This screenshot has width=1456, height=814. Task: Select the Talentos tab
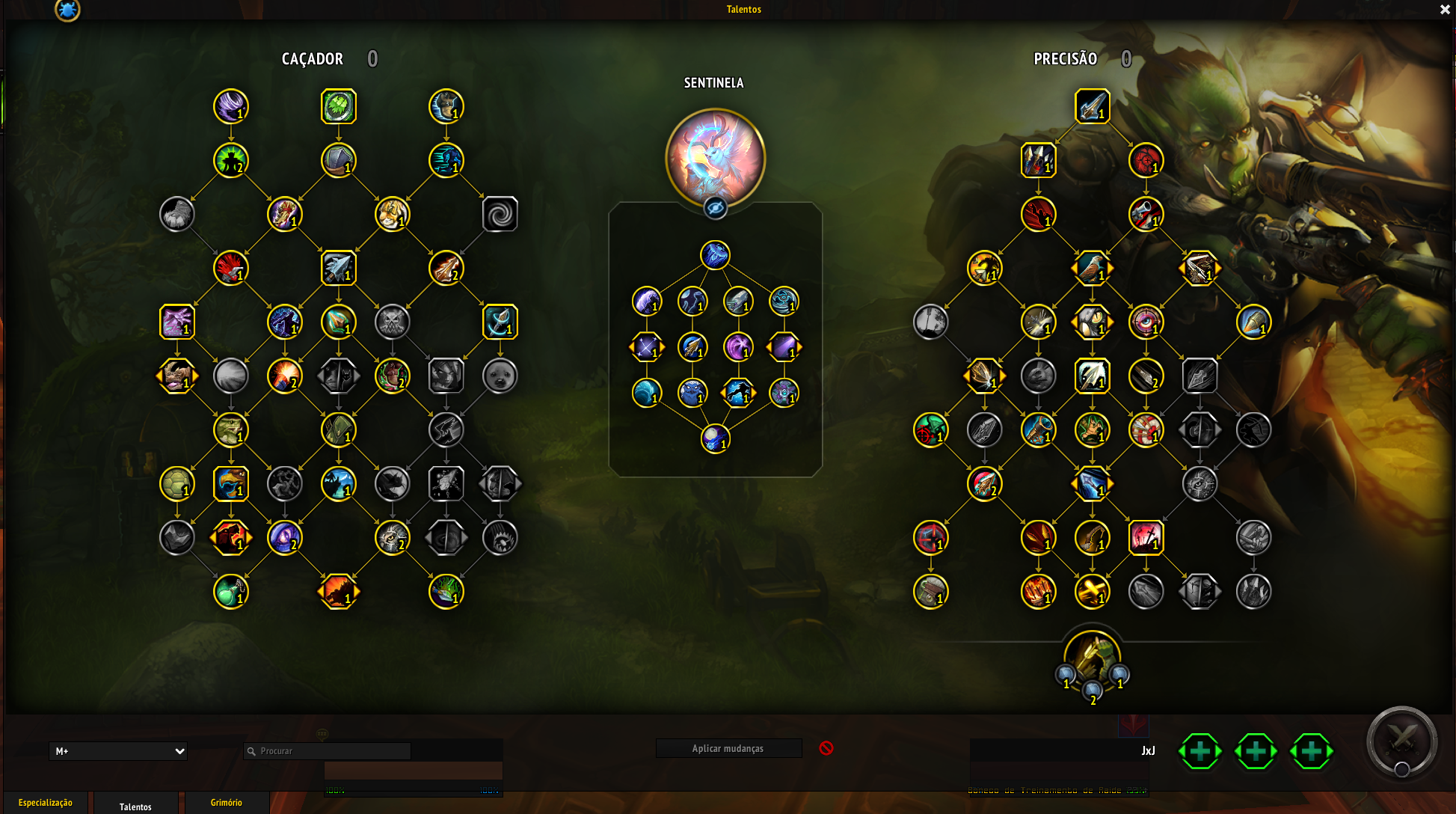[x=135, y=807]
